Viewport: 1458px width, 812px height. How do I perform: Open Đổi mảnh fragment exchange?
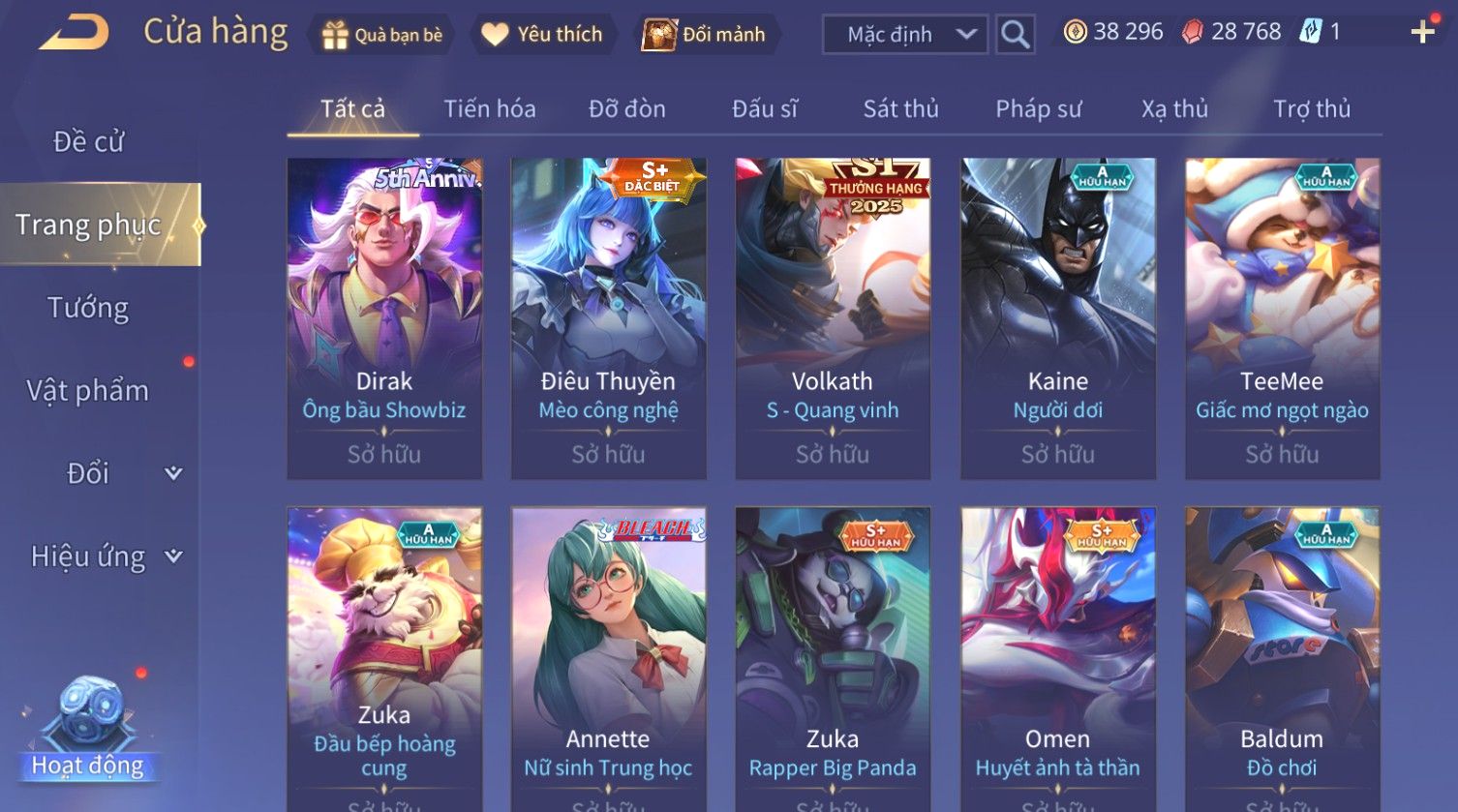[x=705, y=35]
